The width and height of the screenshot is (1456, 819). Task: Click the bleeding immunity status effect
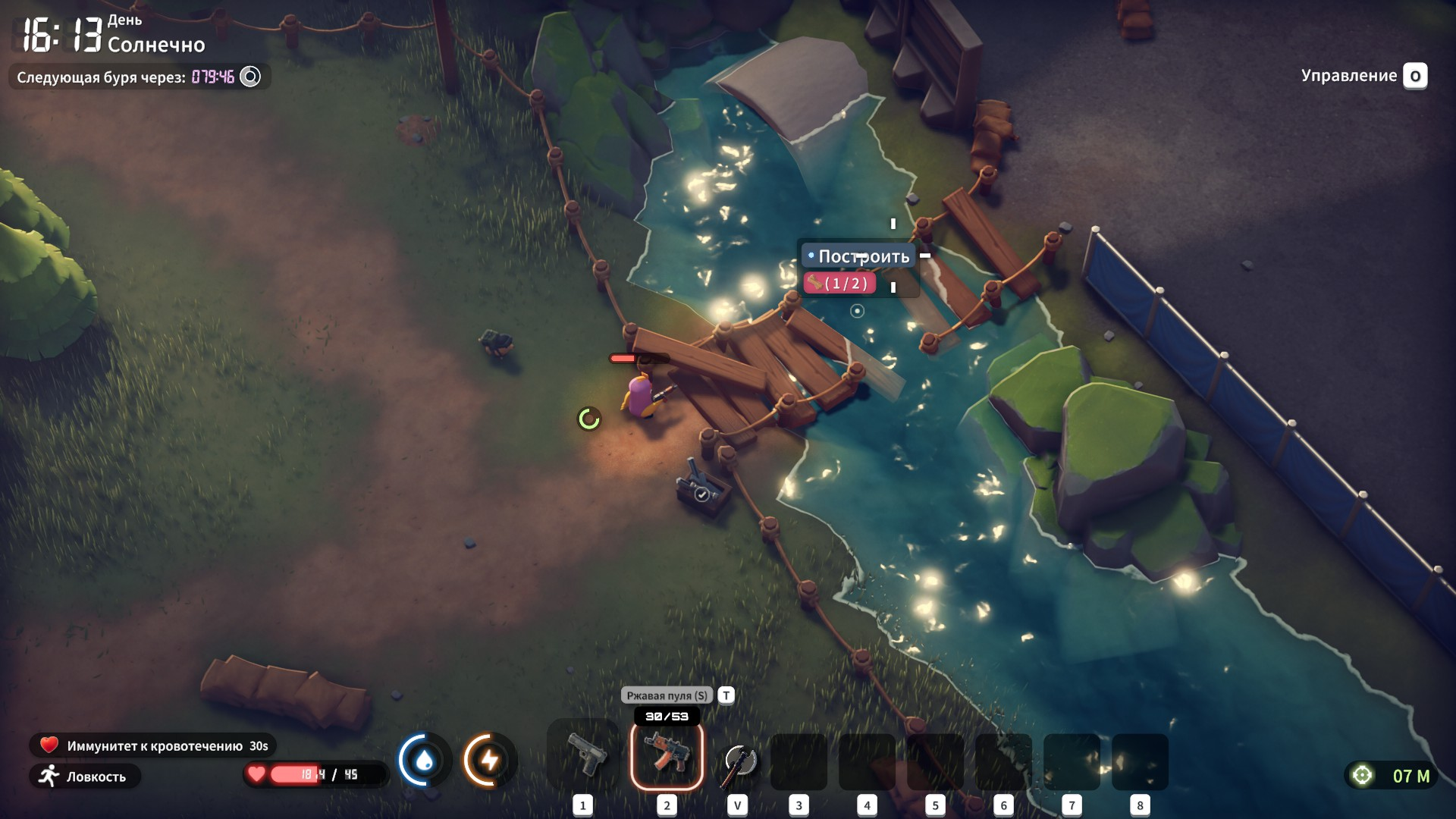(153, 745)
